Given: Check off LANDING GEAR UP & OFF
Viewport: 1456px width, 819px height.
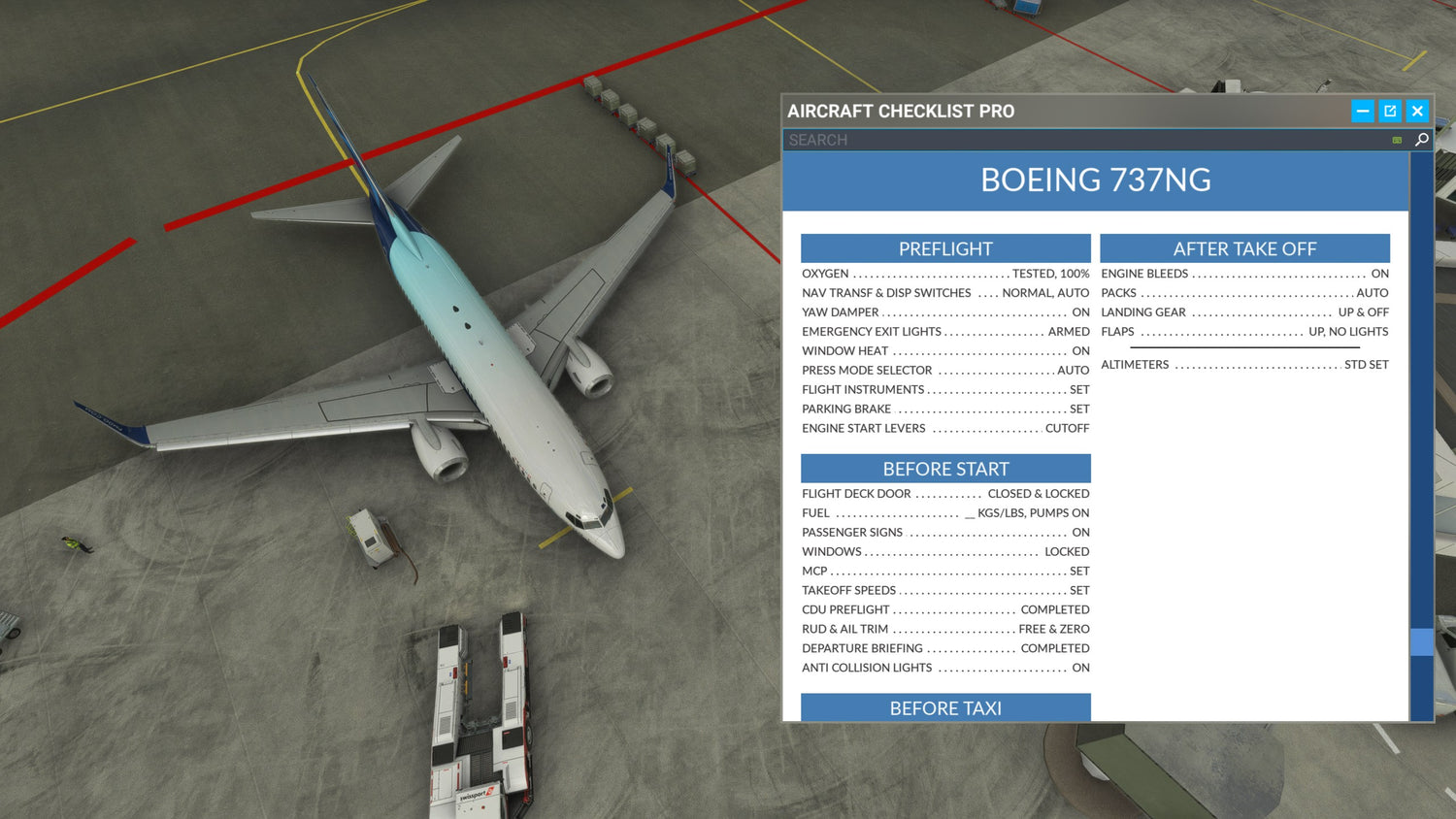Looking at the screenshot, I should (1245, 311).
